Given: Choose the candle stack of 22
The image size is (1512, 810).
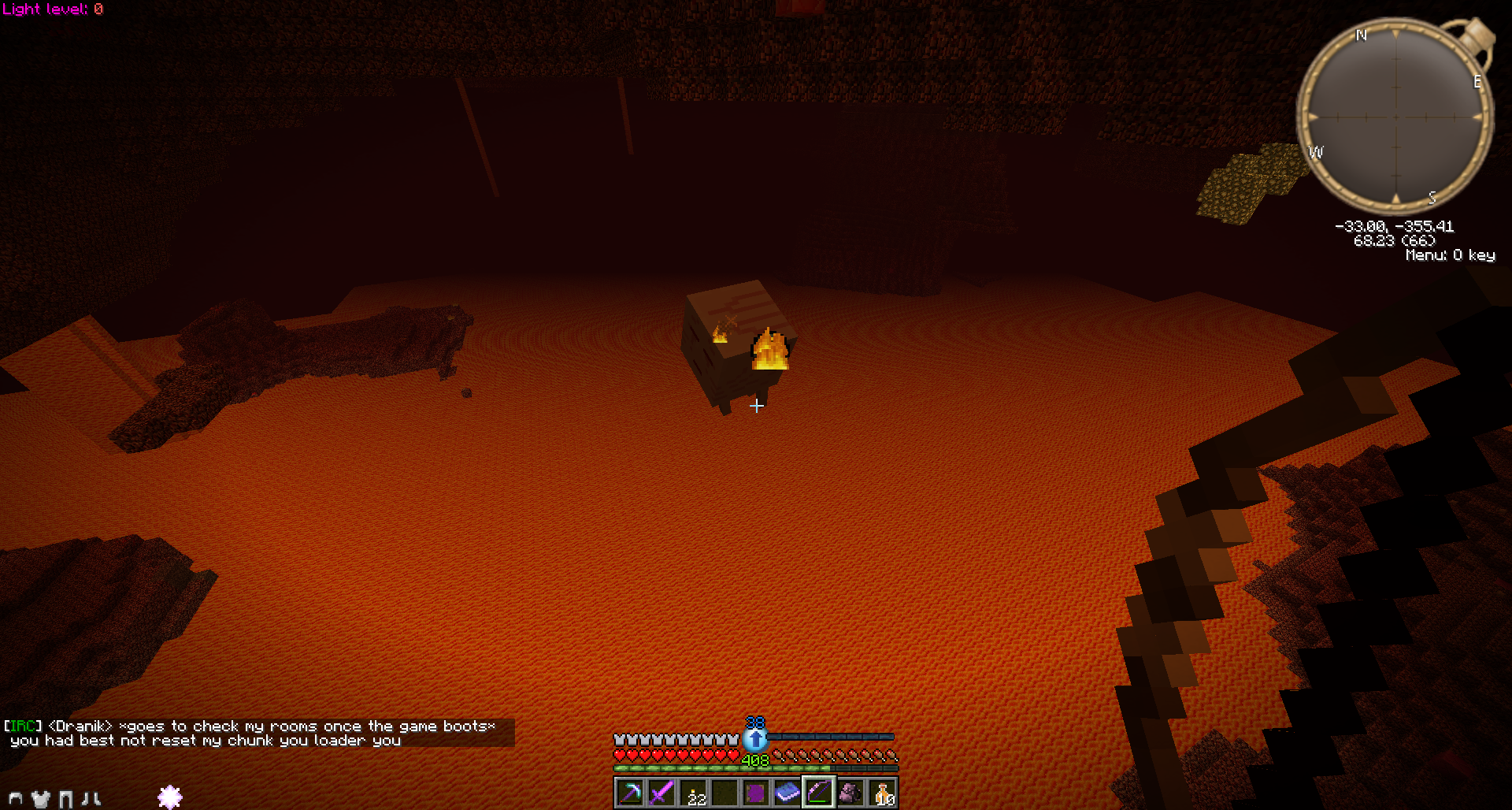Looking at the screenshot, I should 693,793.
